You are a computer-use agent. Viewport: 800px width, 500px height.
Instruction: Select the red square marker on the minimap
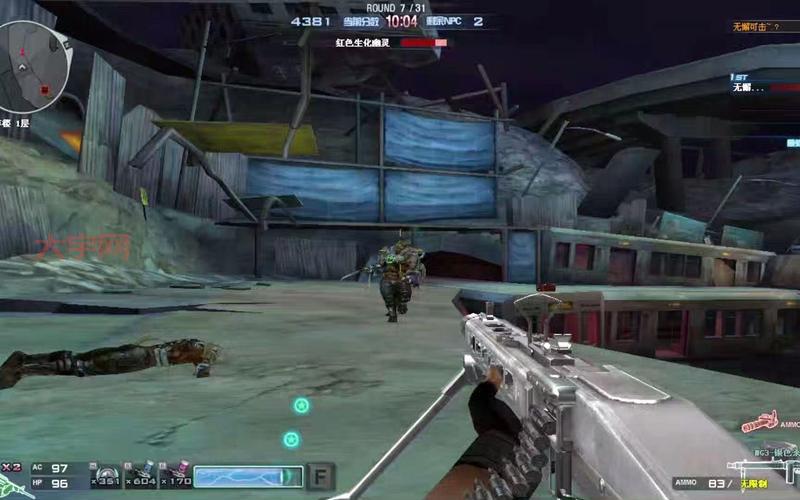coord(45,90)
